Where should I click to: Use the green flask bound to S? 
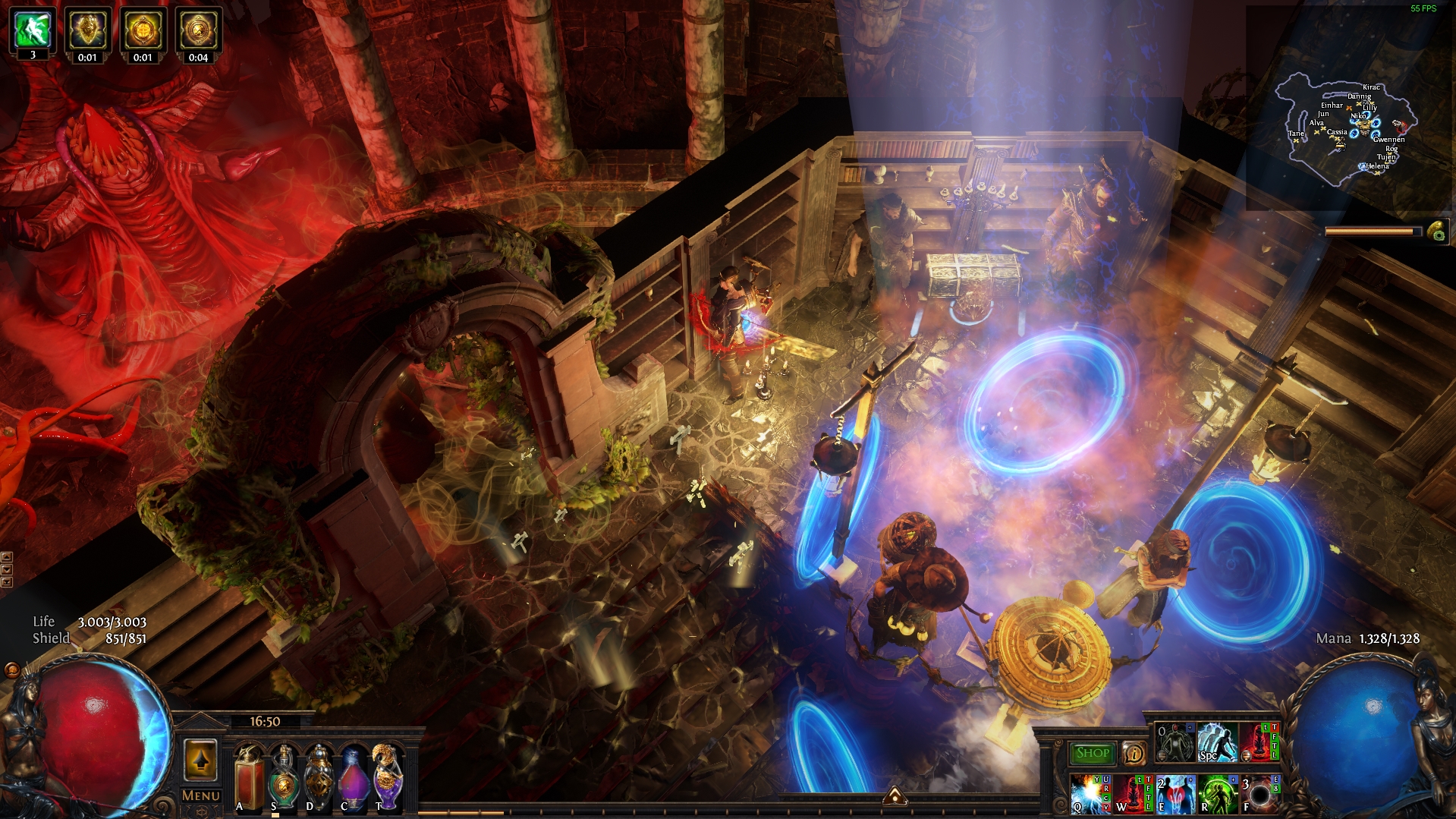tap(284, 778)
